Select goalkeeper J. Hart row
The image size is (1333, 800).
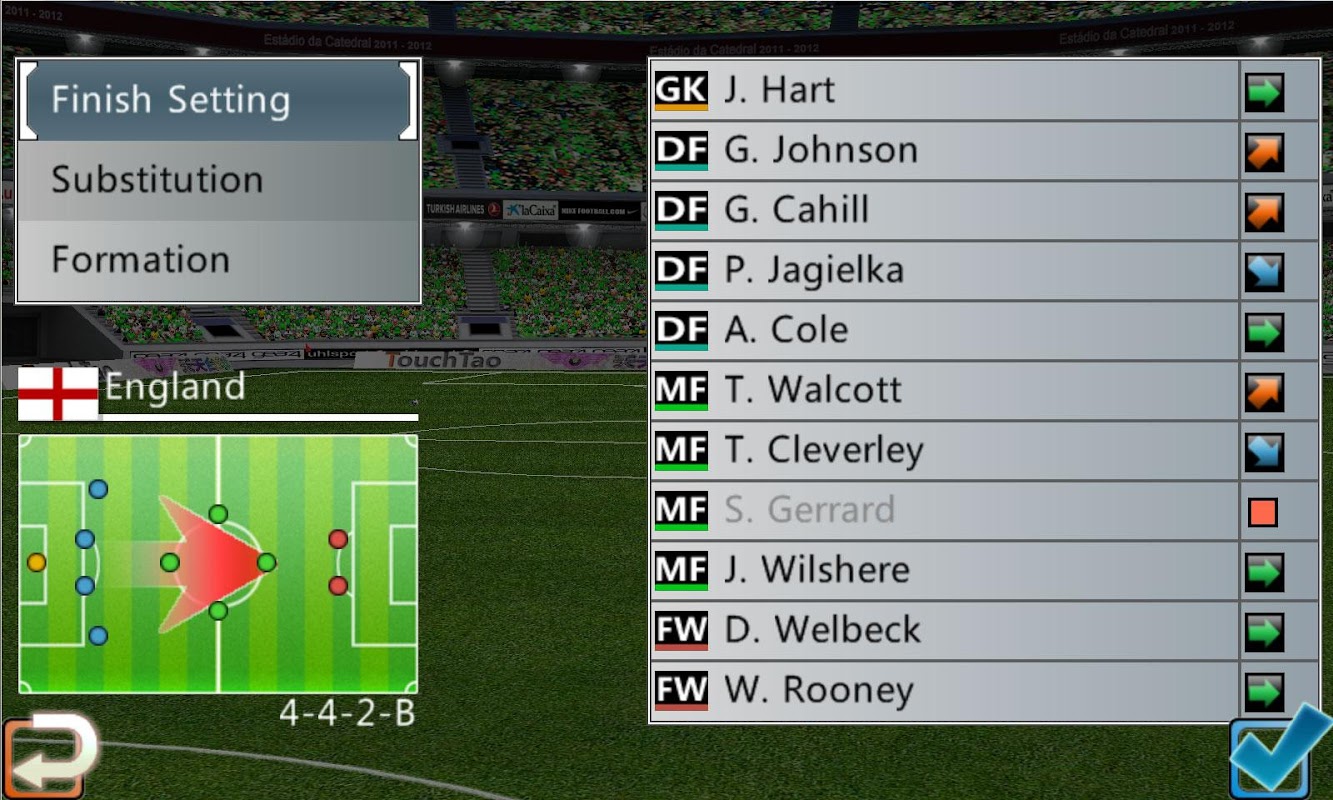[945, 91]
